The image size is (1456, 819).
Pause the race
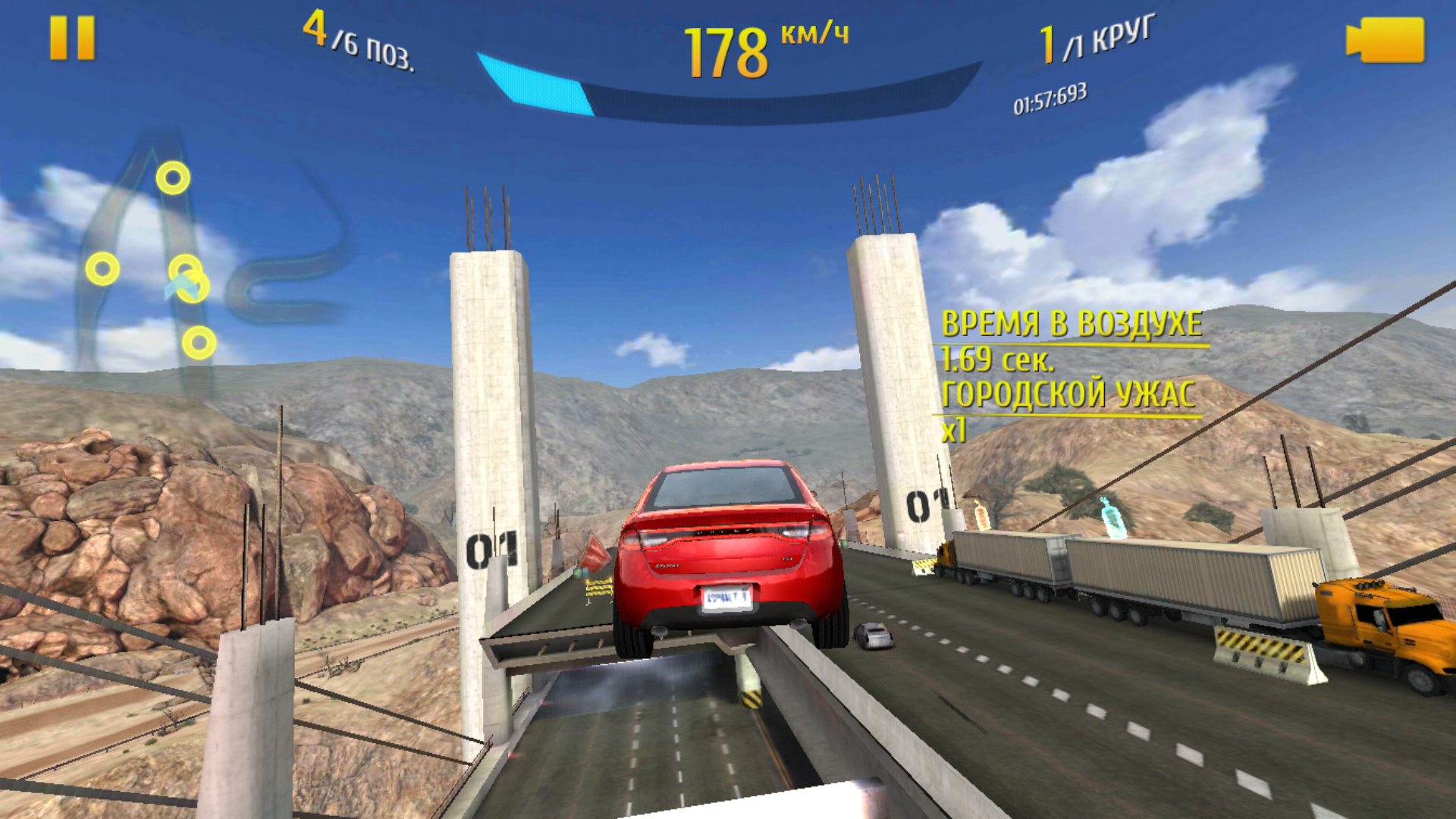[72, 38]
